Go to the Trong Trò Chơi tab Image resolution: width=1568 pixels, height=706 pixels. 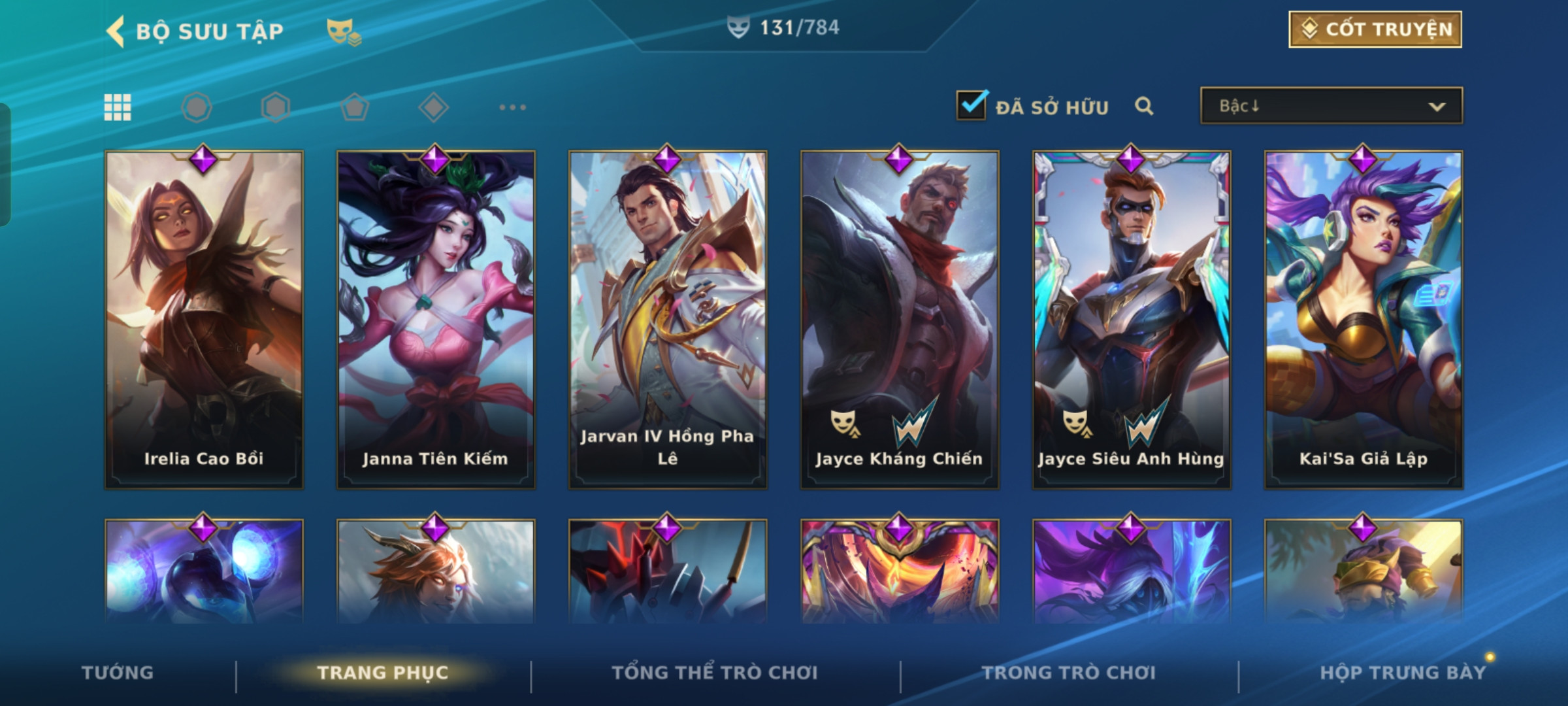point(1069,673)
